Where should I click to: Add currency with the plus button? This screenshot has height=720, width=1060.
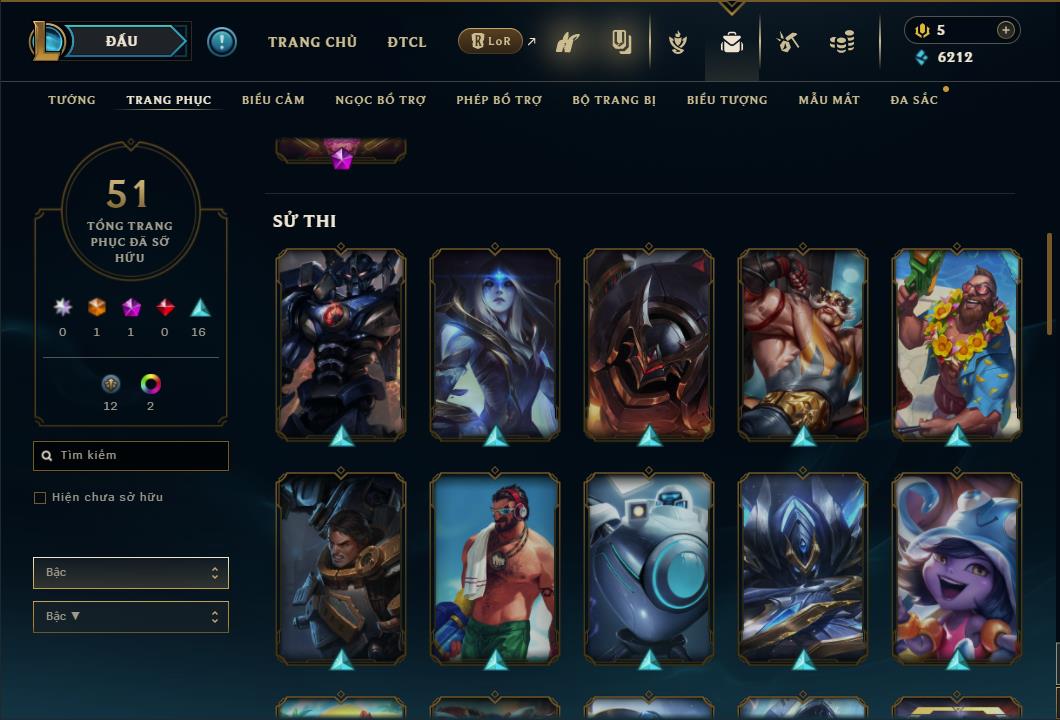pos(1006,30)
